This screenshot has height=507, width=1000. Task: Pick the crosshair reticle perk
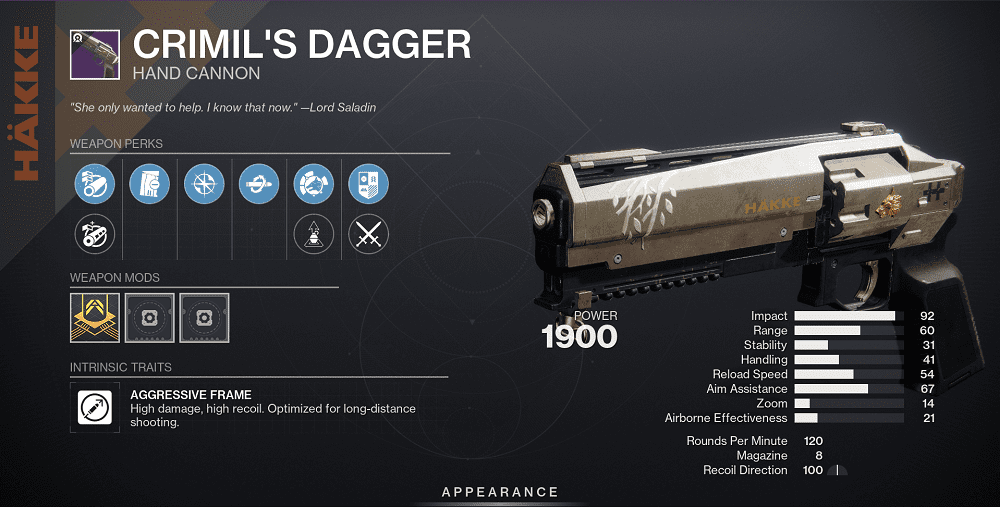coord(204,184)
